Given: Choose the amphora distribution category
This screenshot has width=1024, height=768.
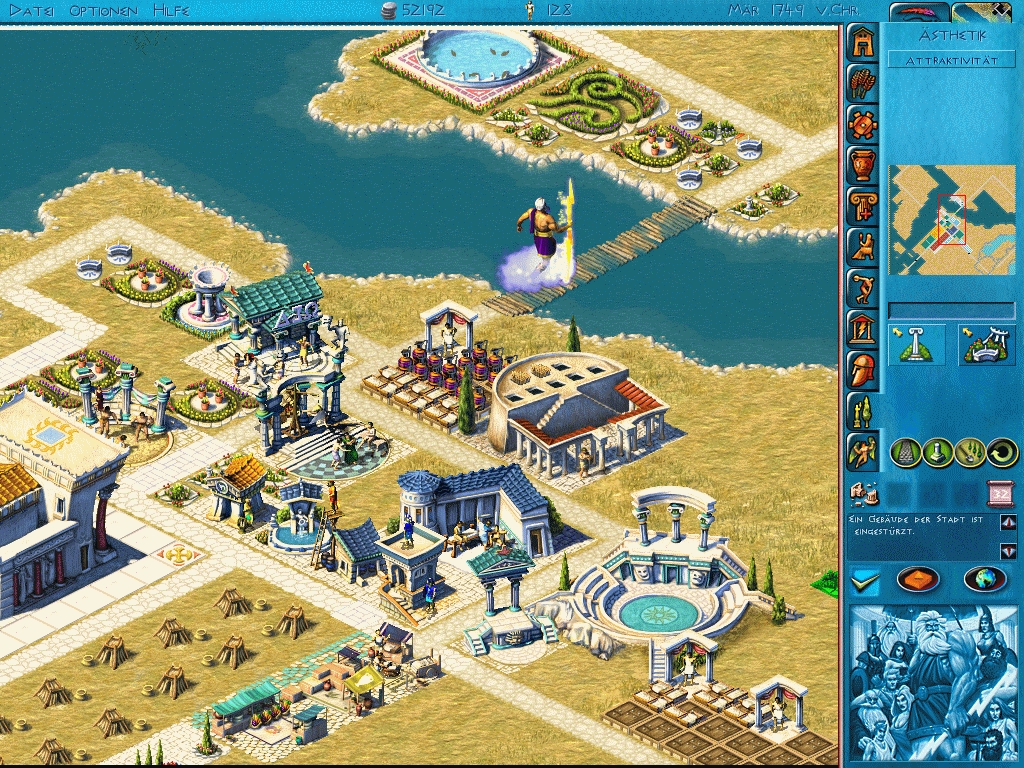Looking at the screenshot, I should click(x=862, y=164).
